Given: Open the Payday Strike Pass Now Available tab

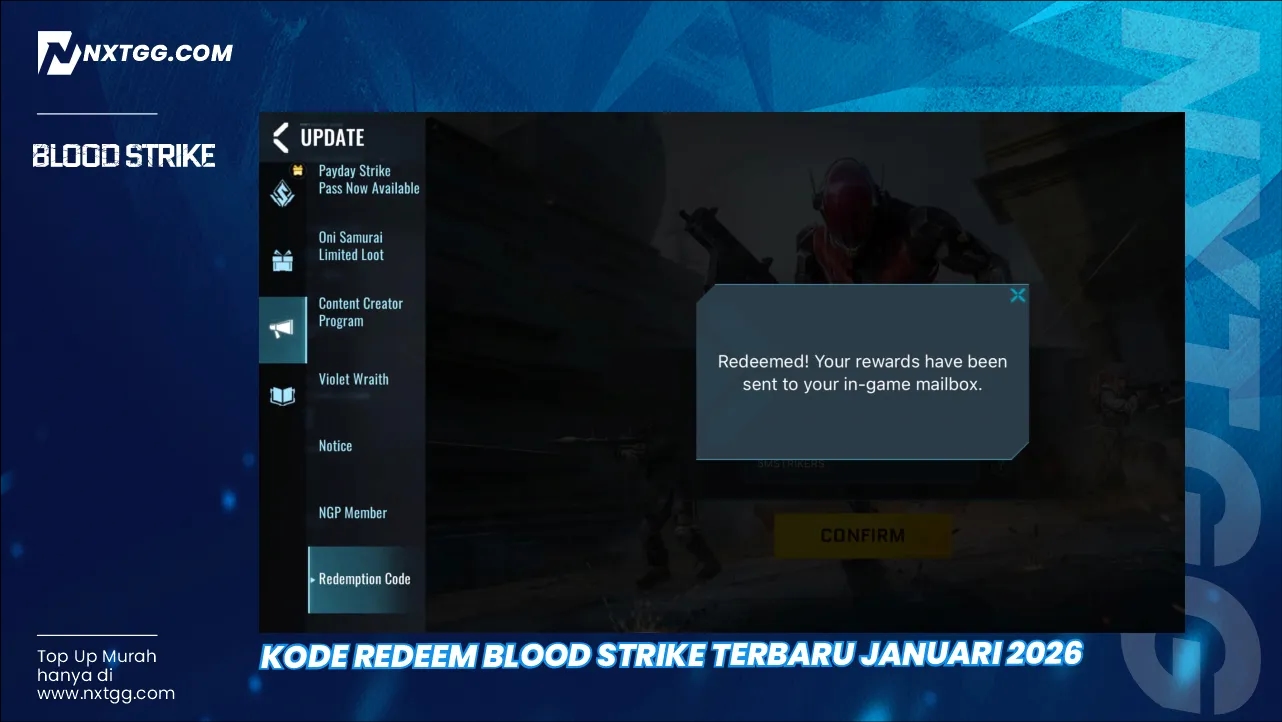Looking at the screenshot, I should click(x=368, y=180).
